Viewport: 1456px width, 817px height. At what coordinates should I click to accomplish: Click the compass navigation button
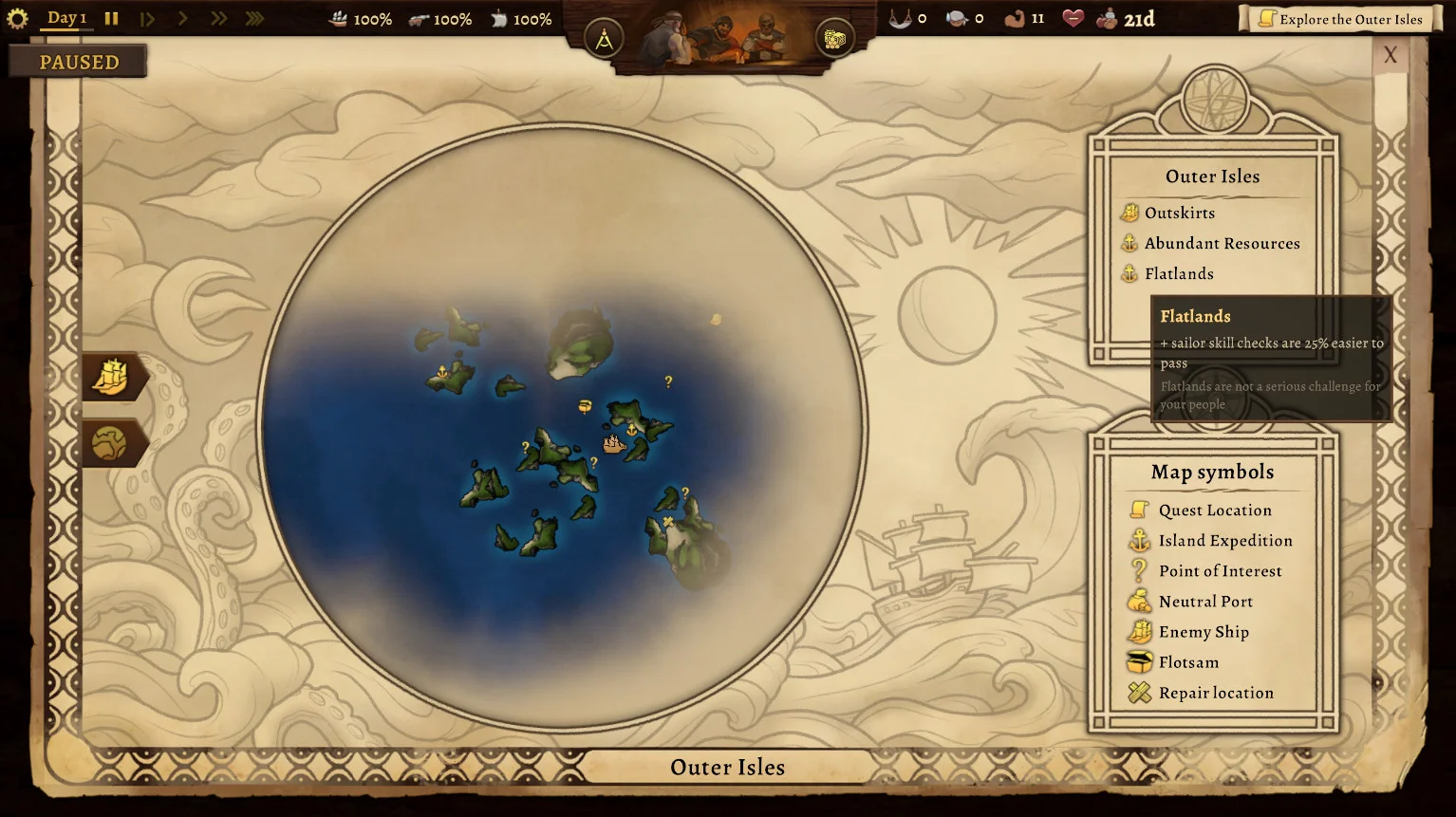(x=605, y=40)
